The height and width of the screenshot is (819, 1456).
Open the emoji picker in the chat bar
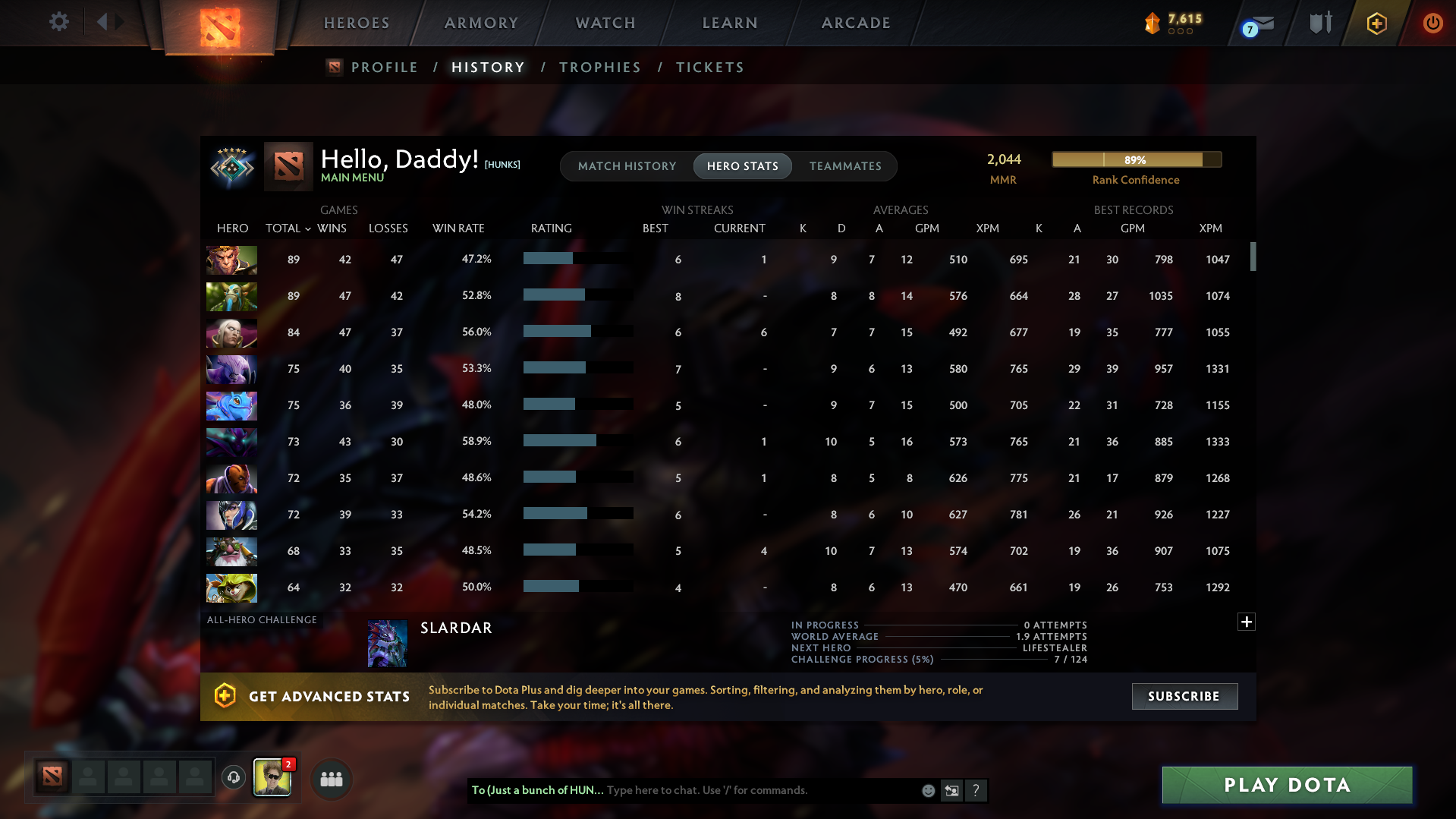pos(928,790)
